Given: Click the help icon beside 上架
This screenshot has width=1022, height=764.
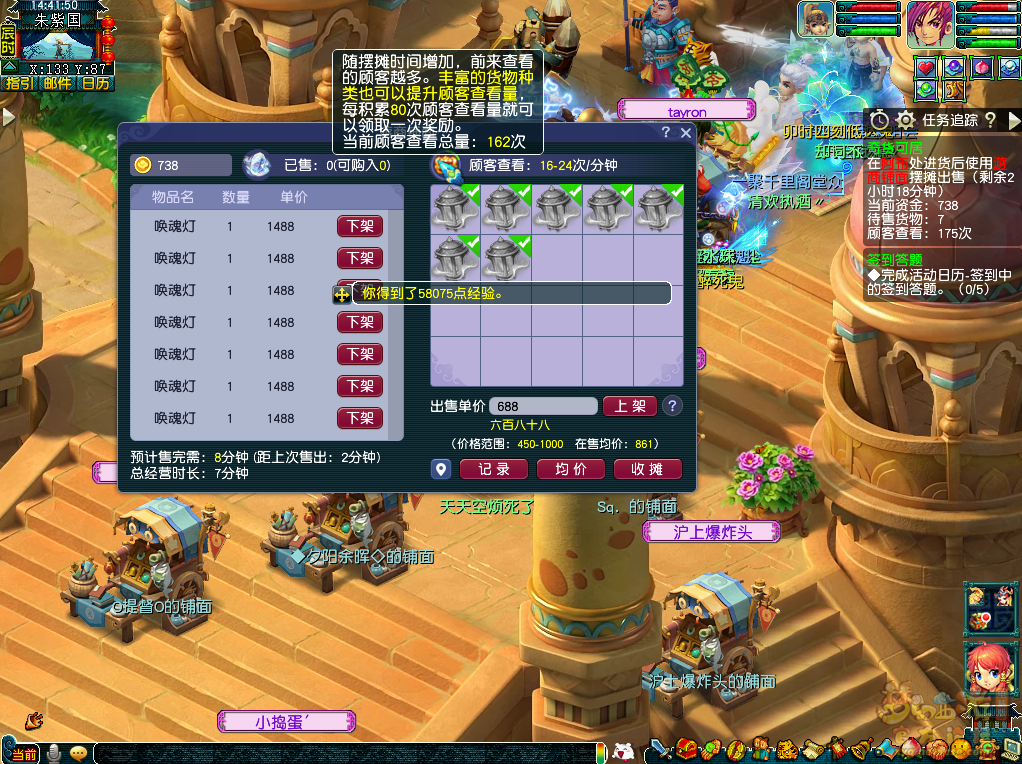Looking at the screenshot, I should click(x=673, y=406).
